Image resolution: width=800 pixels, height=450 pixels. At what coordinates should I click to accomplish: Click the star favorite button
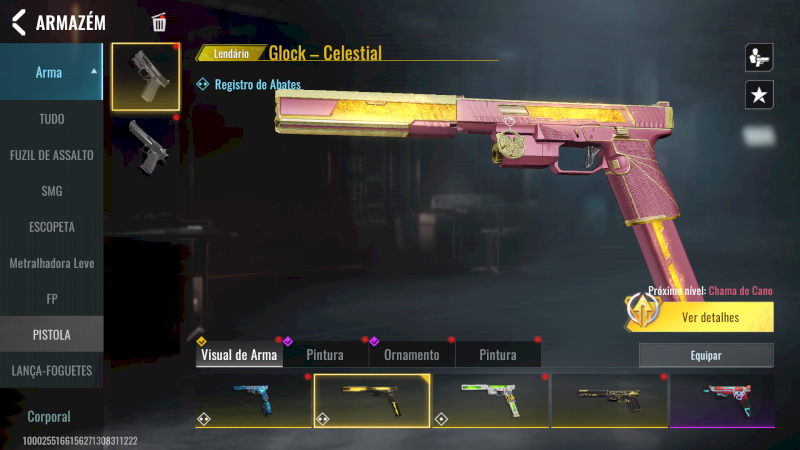coord(759,95)
